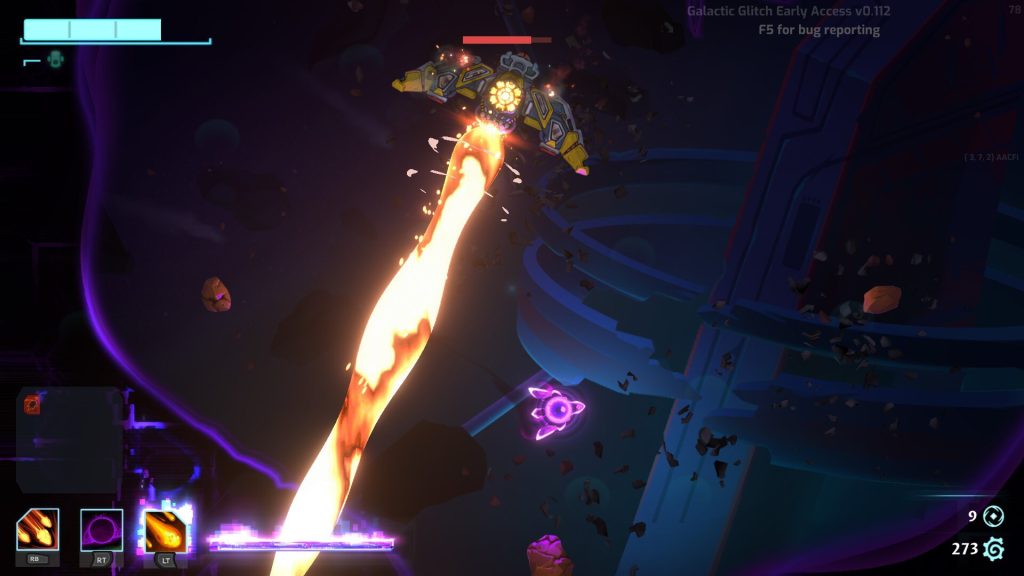This screenshot has width=1024, height=576.
Task: Click the red item icon in the panel
Action: point(32,404)
